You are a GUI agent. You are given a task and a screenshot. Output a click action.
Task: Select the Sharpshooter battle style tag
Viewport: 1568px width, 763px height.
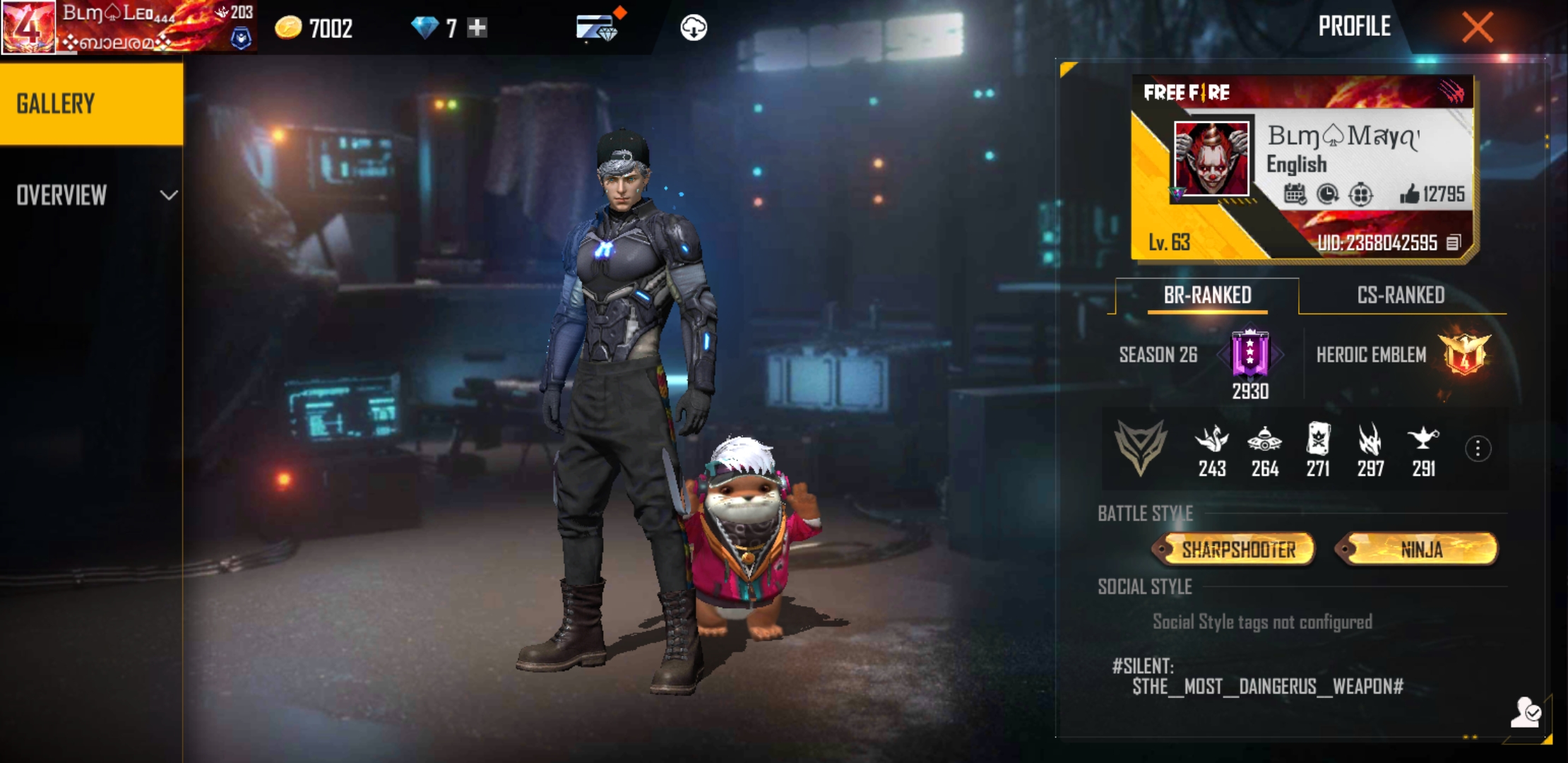[x=1237, y=550]
